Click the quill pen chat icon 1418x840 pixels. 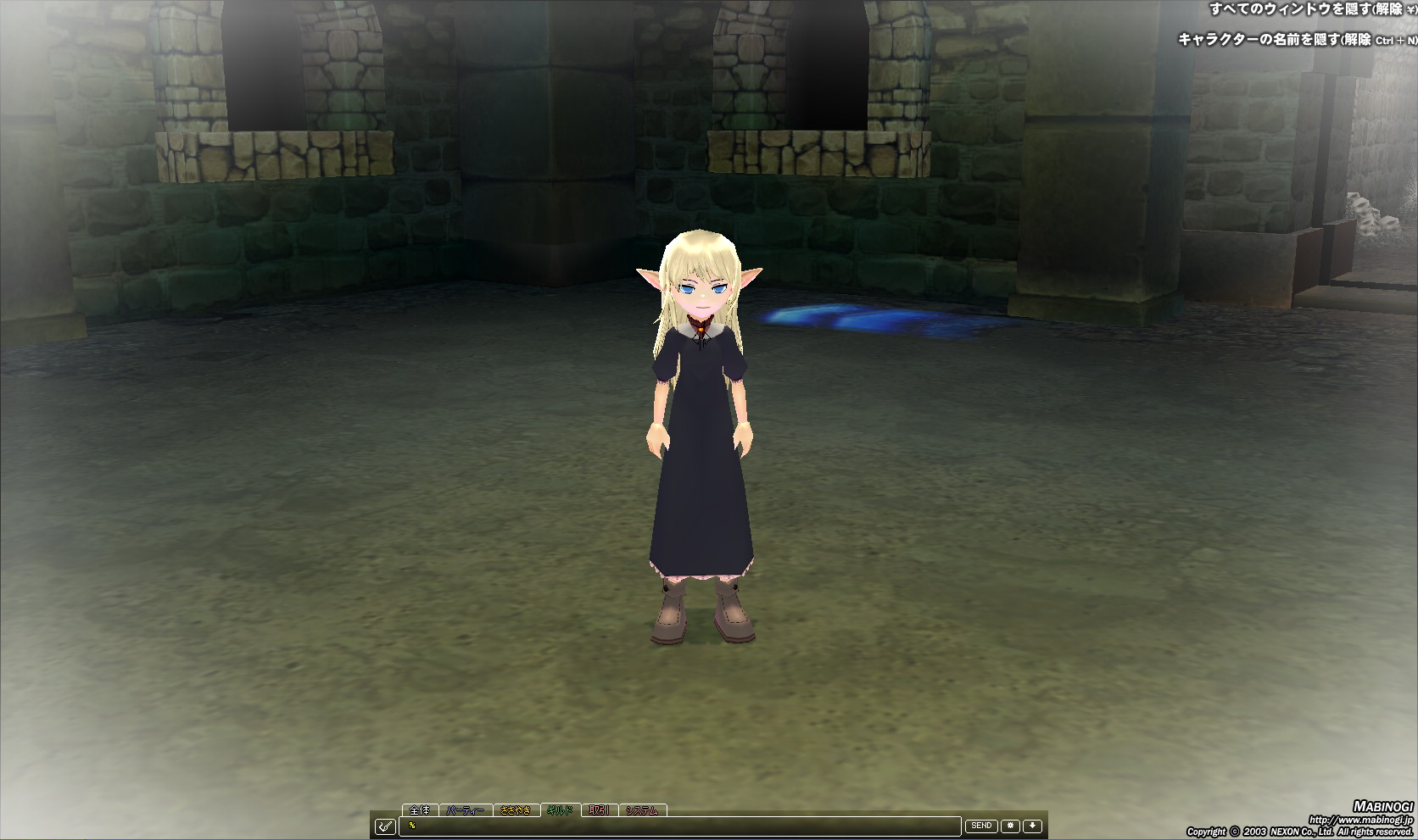click(x=386, y=825)
